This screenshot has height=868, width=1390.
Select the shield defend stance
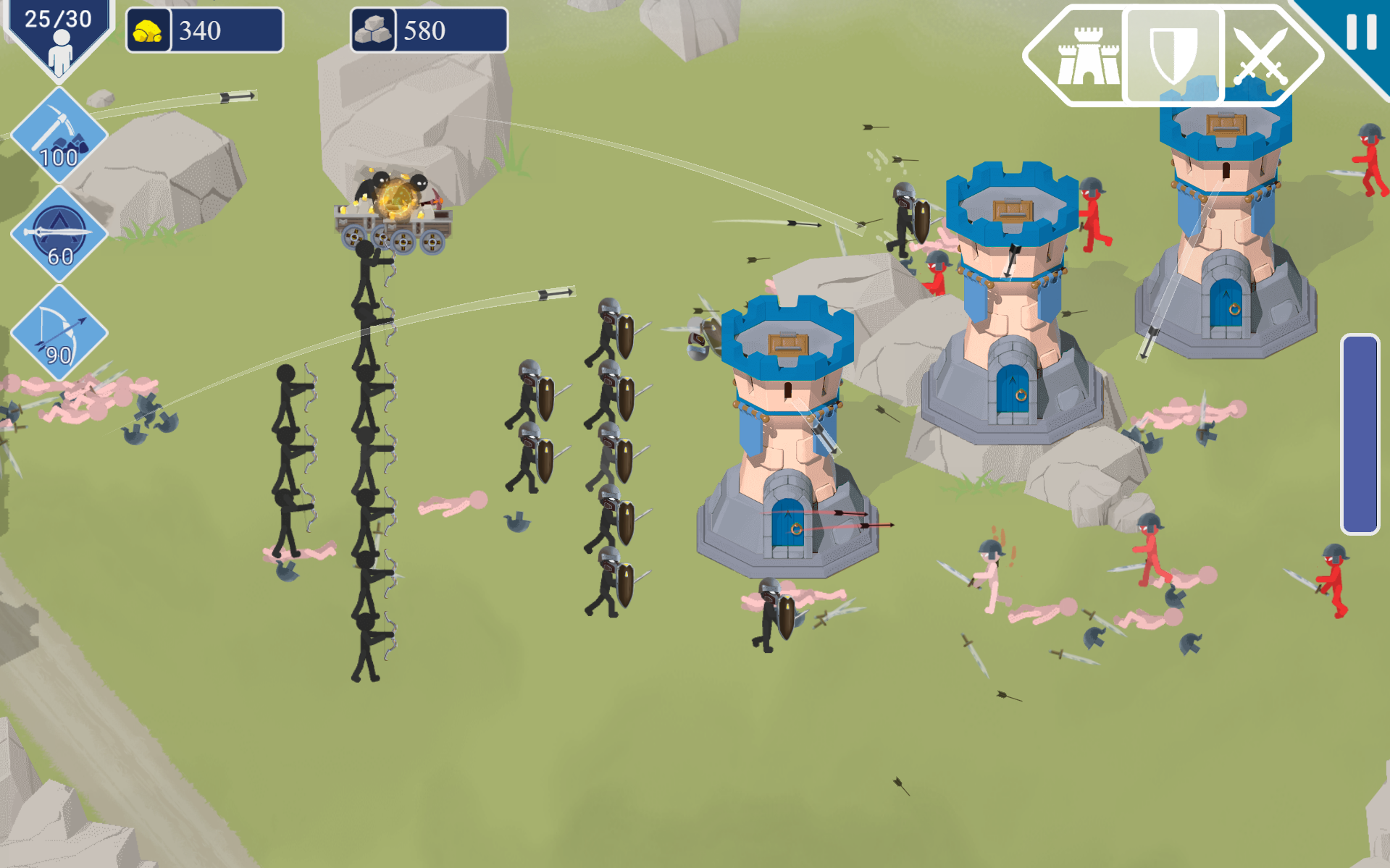click(1173, 56)
